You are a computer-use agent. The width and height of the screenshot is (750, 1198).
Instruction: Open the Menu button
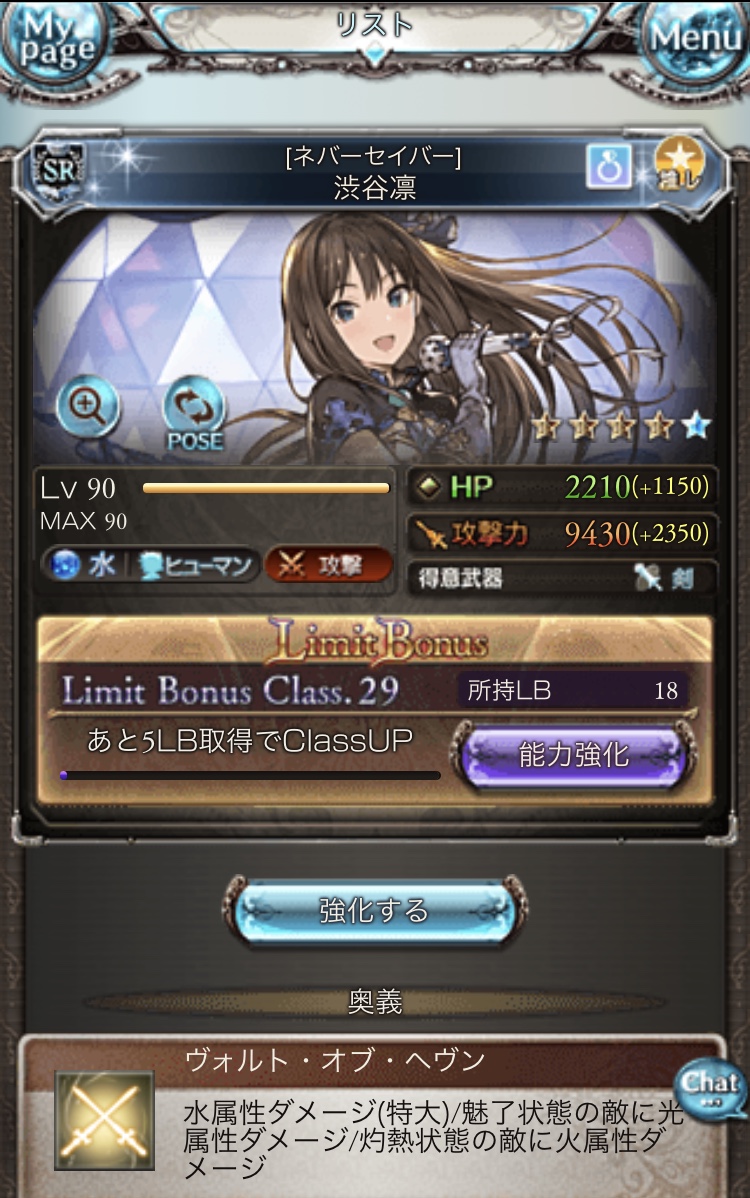coord(696,42)
